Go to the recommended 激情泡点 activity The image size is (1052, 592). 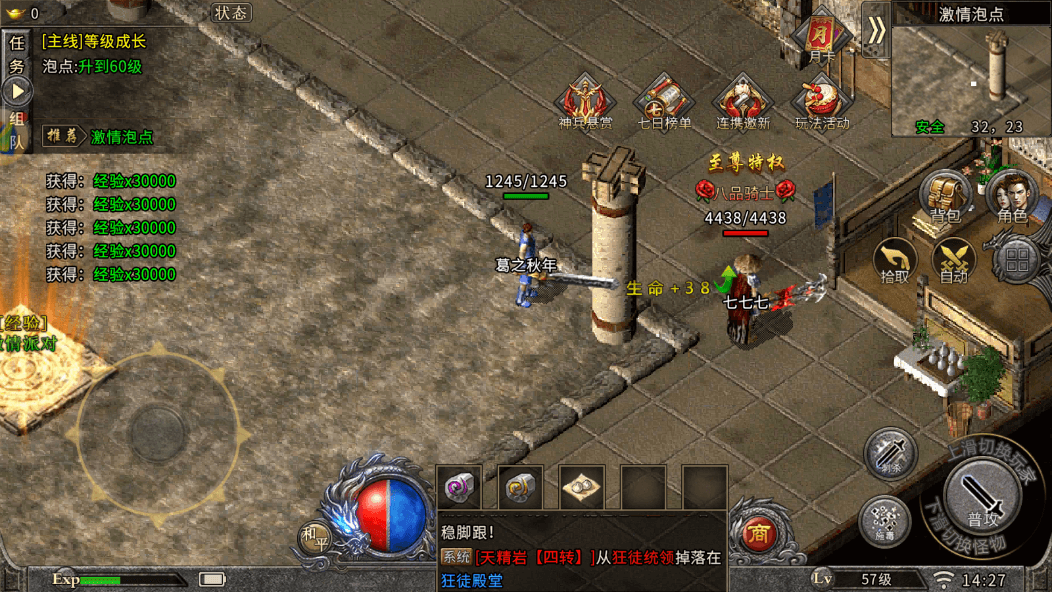(x=122, y=136)
